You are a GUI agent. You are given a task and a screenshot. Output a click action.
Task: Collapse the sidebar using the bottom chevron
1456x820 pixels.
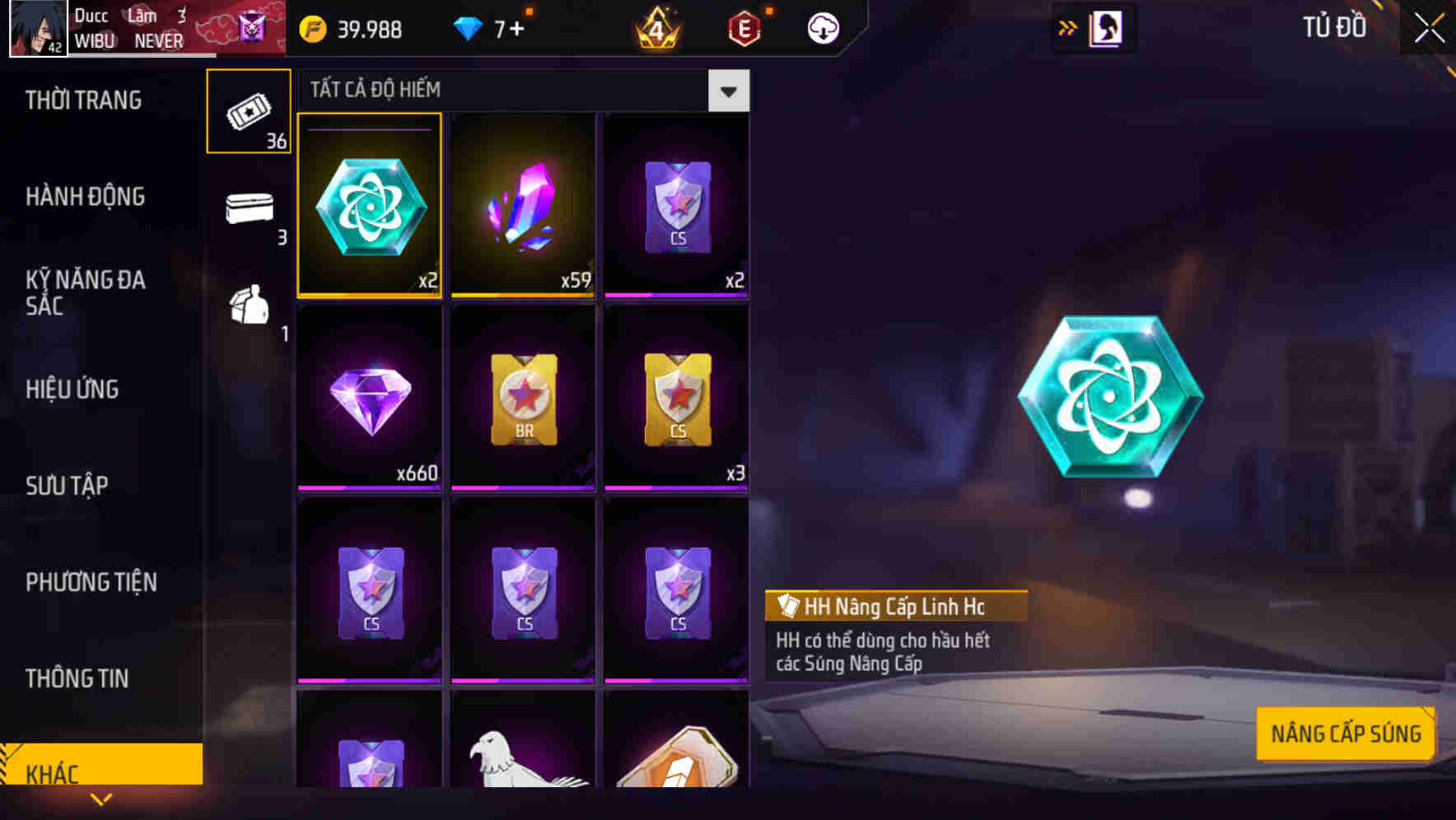point(101,799)
